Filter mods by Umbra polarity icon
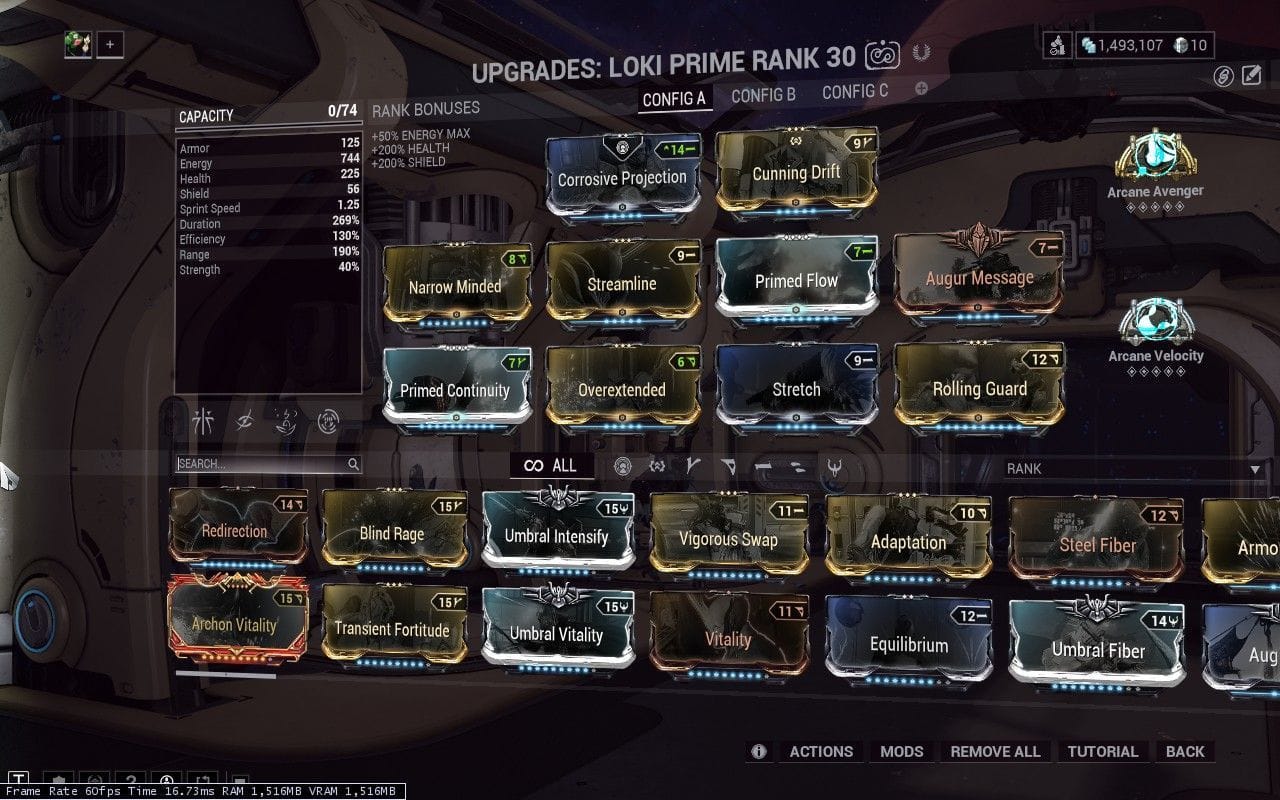Screen dimensions: 1280x800 pos(836,466)
